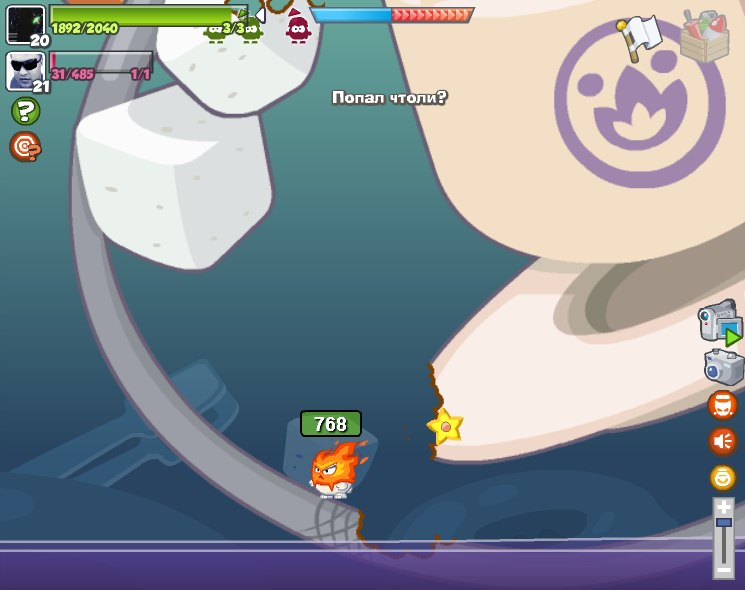Select the level 20 player avatar
Viewport: 745px width, 590px height.
click(25, 24)
